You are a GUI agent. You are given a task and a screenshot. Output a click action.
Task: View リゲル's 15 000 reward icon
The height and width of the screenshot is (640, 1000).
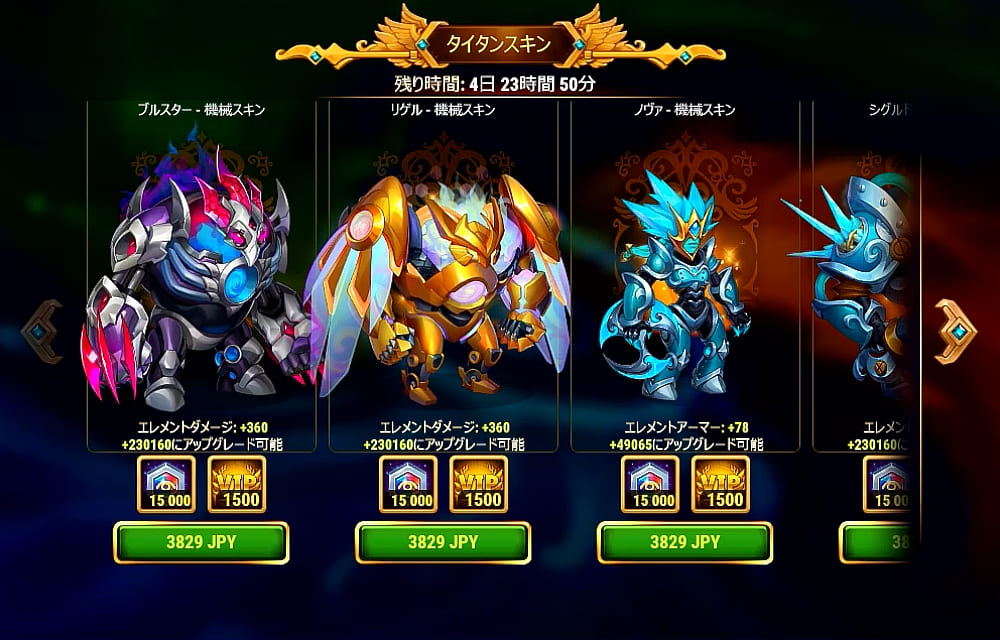[408, 484]
